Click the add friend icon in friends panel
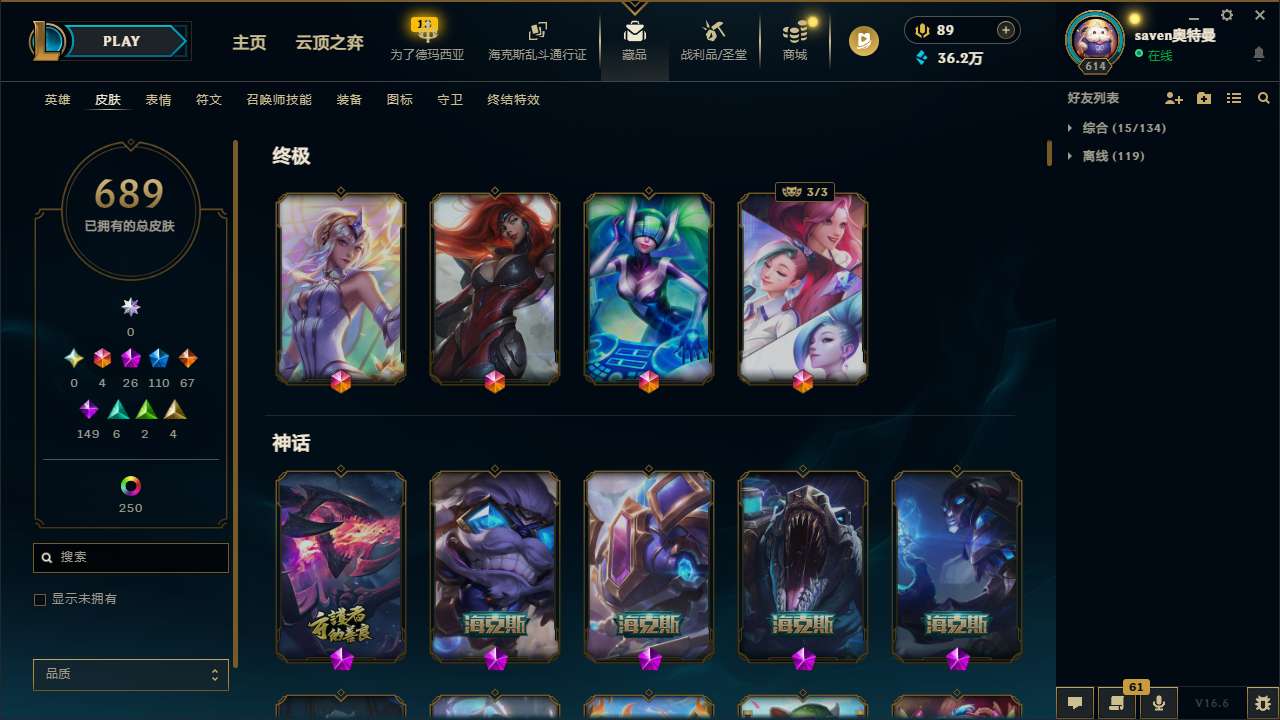The image size is (1280, 720). pyautogui.click(x=1174, y=98)
